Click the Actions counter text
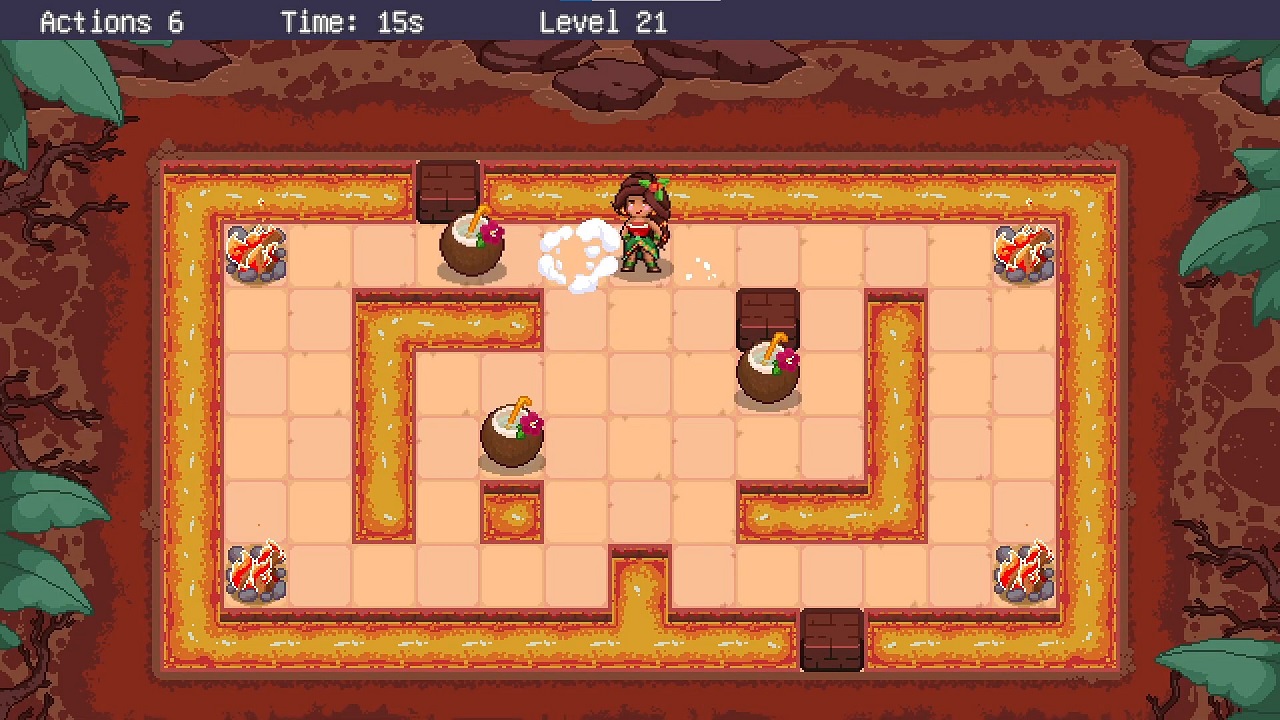This screenshot has width=1280, height=720. (x=110, y=21)
